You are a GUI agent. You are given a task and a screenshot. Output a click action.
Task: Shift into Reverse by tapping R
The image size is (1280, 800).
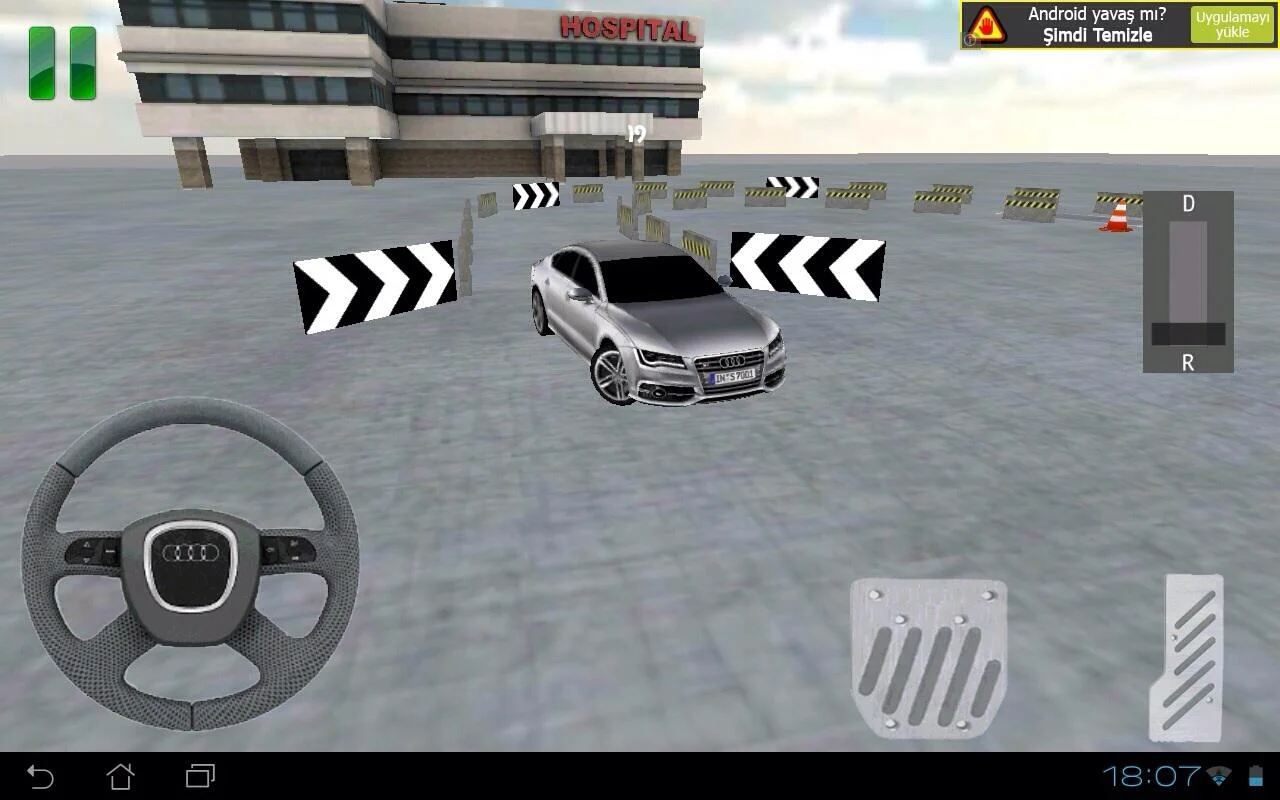[x=1188, y=363]
